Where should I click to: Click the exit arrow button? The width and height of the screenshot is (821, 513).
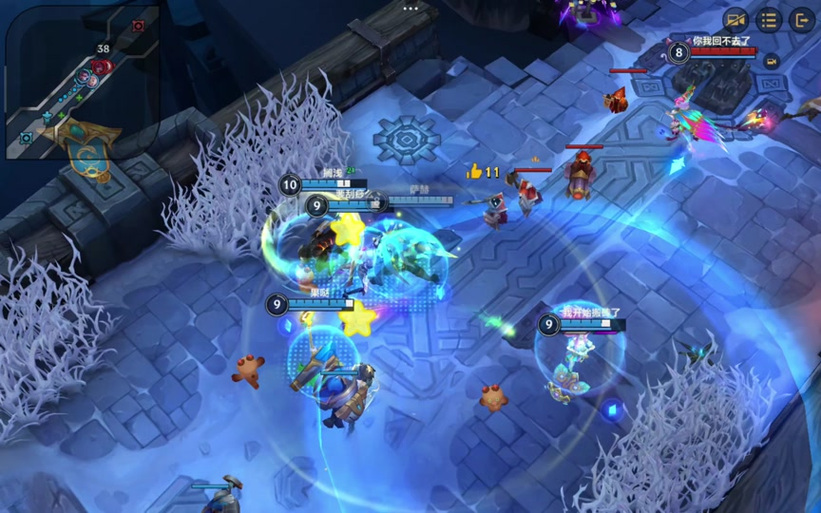click(x=801, y=20)
